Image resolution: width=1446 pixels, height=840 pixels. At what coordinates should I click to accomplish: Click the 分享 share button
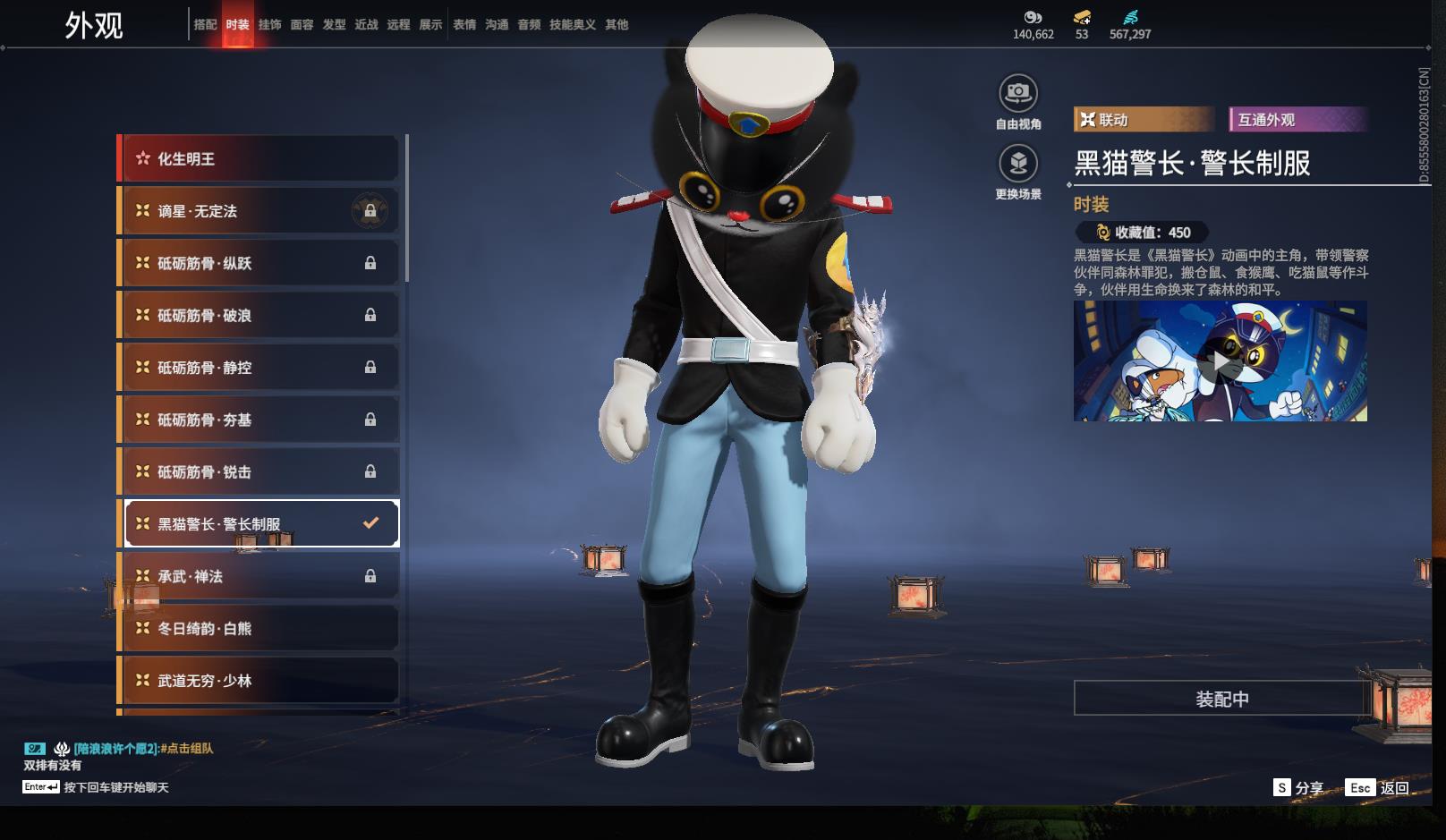tap(1298, 788)
